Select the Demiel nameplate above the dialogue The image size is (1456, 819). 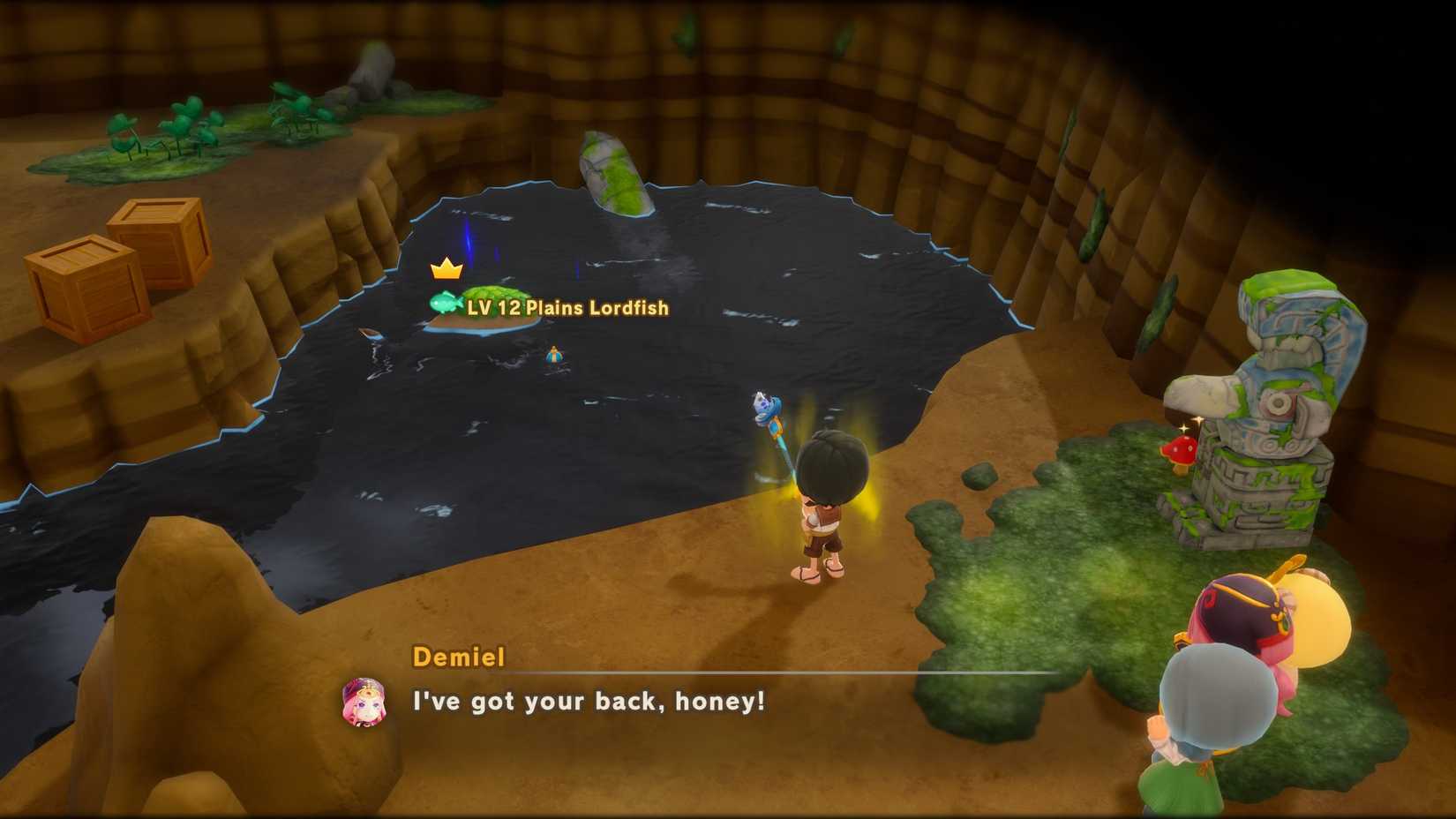[x=458, y=657]
